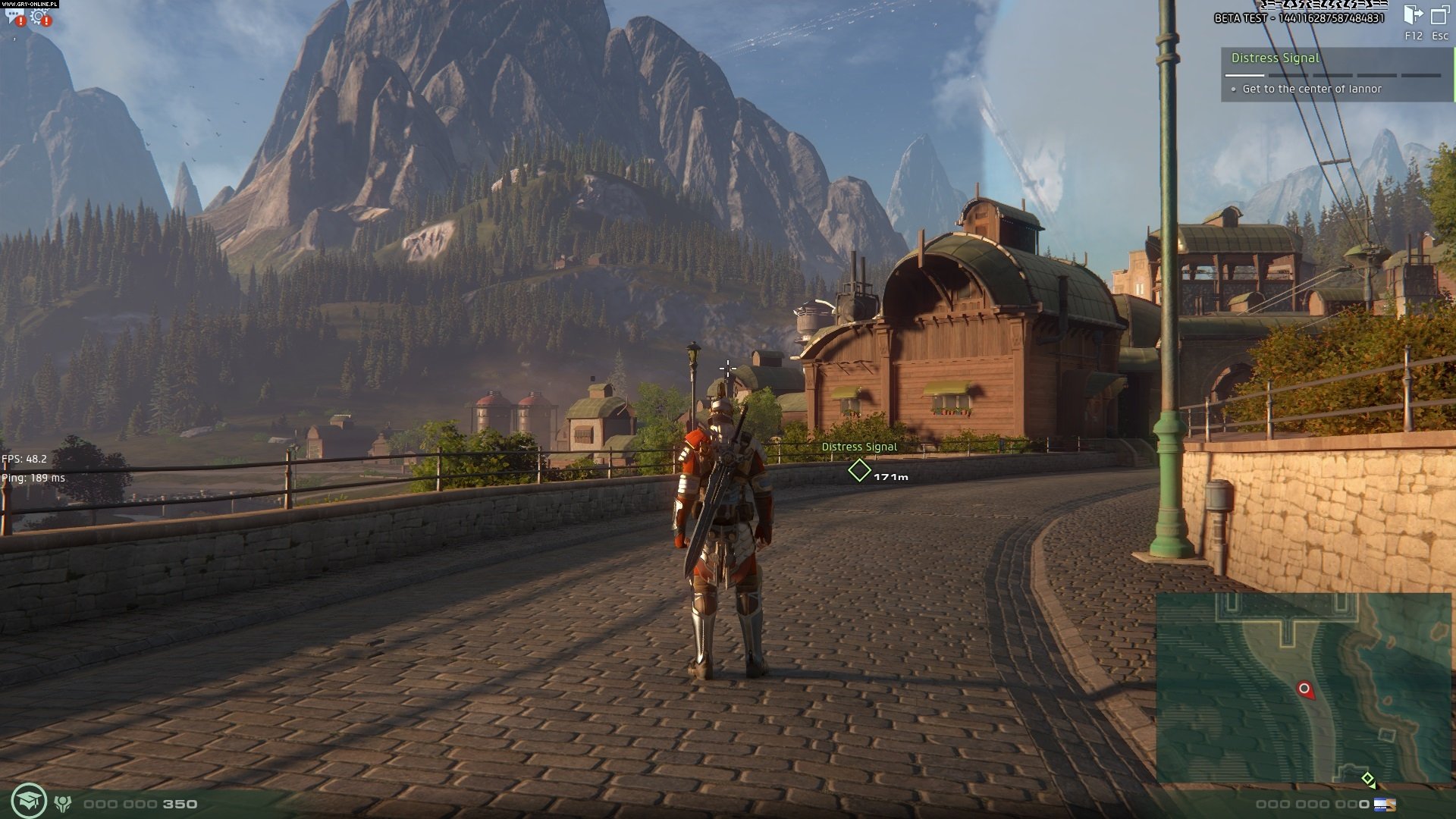Click the premium currency icon
The width and height of the screenshot is (1456, 819).
coord(1385,804)
